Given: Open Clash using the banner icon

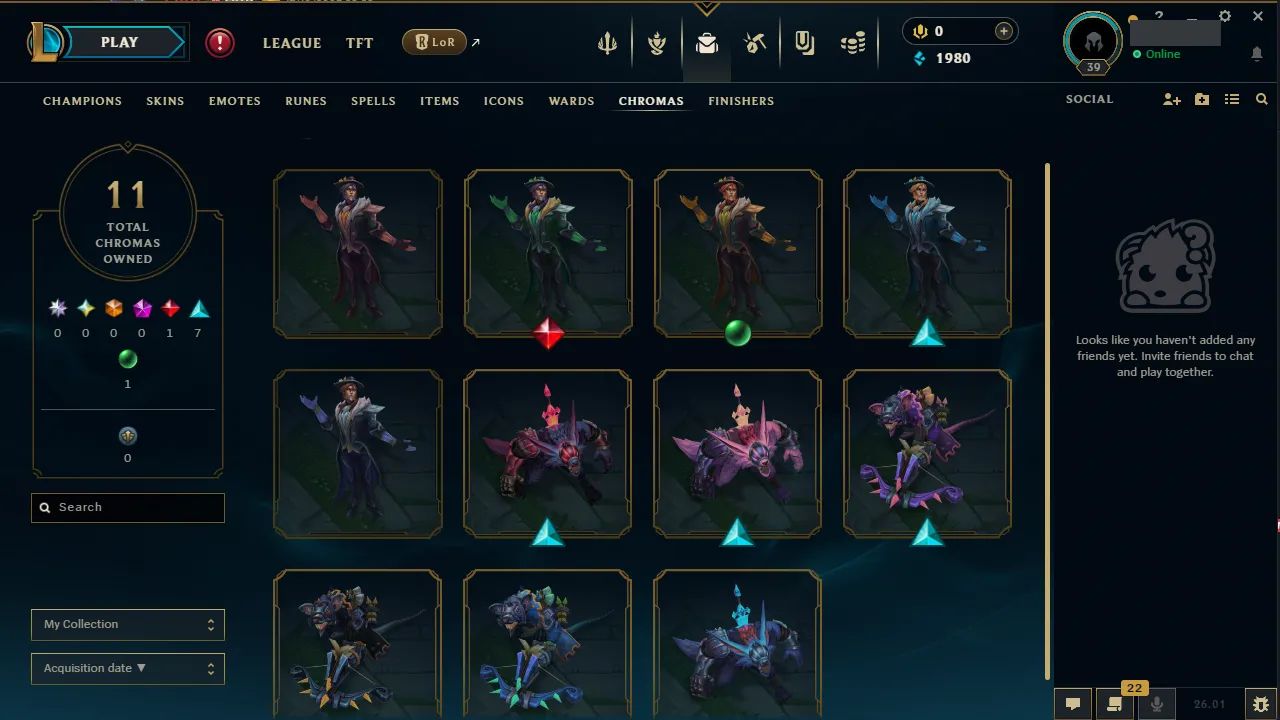Looking at the screenshot, I should (x=804, y=42).
